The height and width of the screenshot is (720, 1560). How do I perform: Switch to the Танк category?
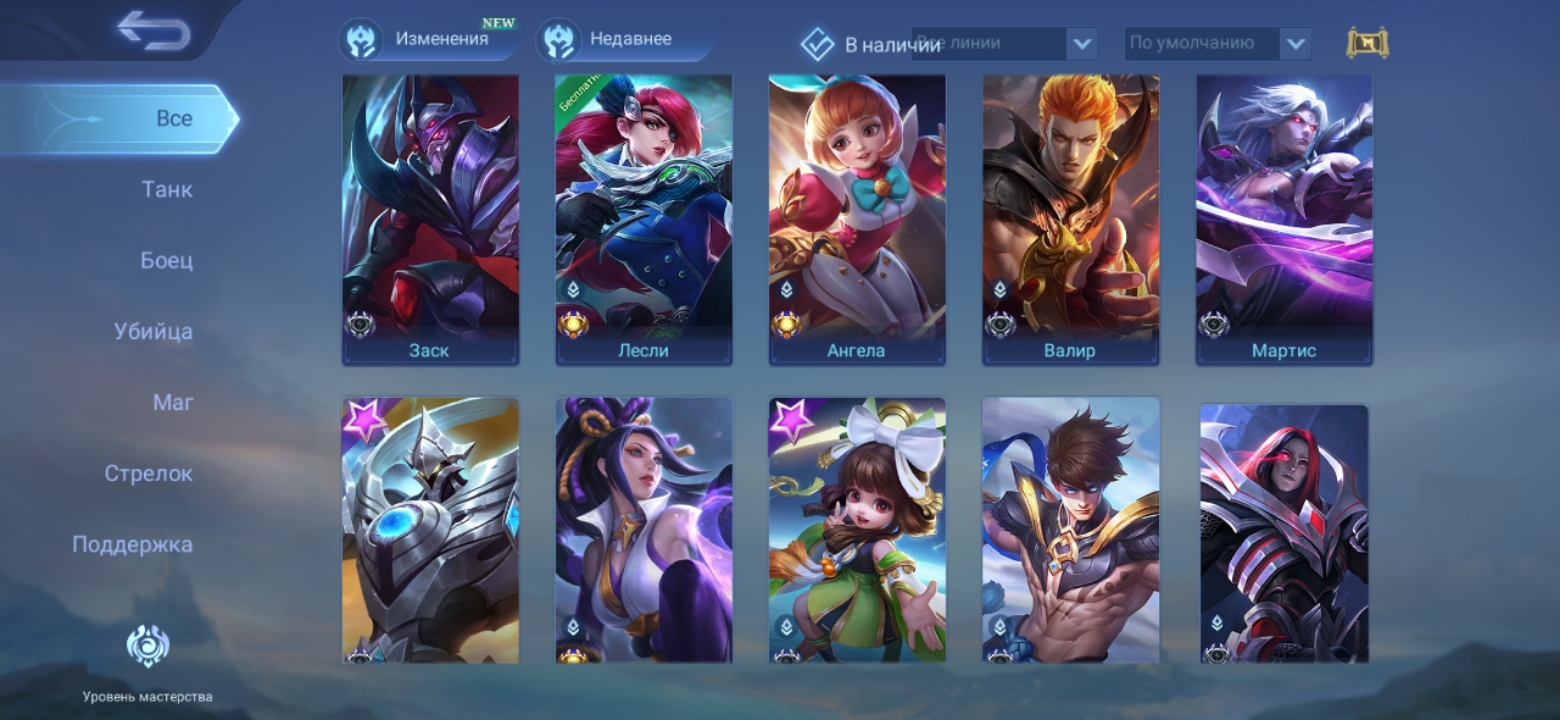(x=167, y=189)
